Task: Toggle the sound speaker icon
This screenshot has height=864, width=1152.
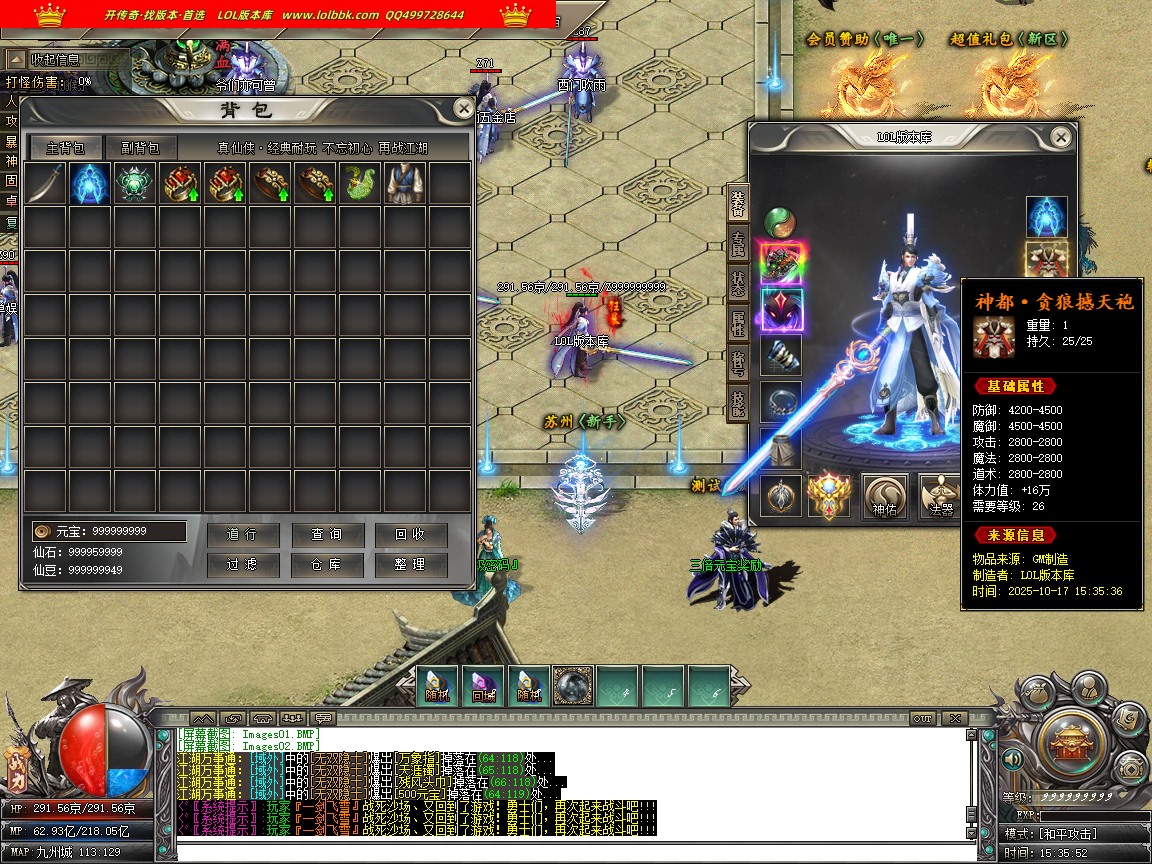Action: (1013, 760)
